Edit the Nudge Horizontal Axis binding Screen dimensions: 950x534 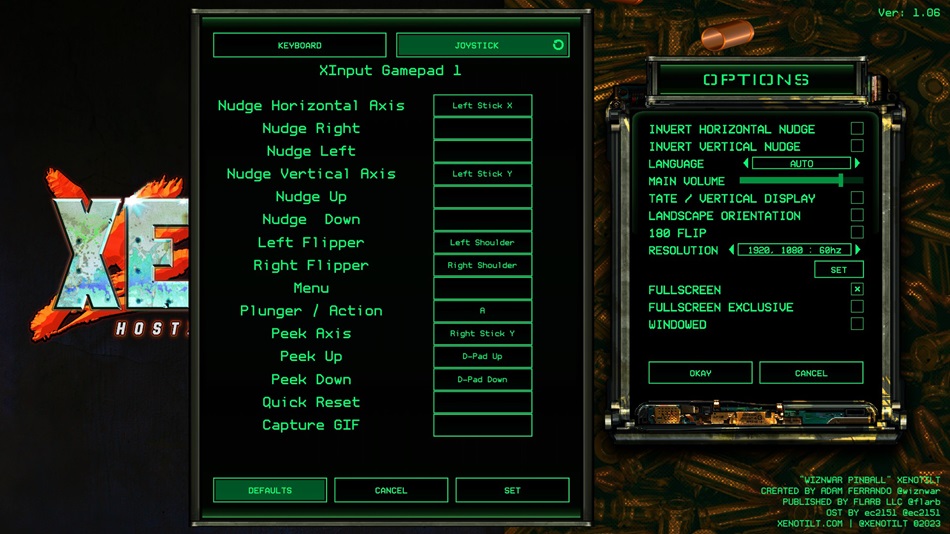coord(482,105)
